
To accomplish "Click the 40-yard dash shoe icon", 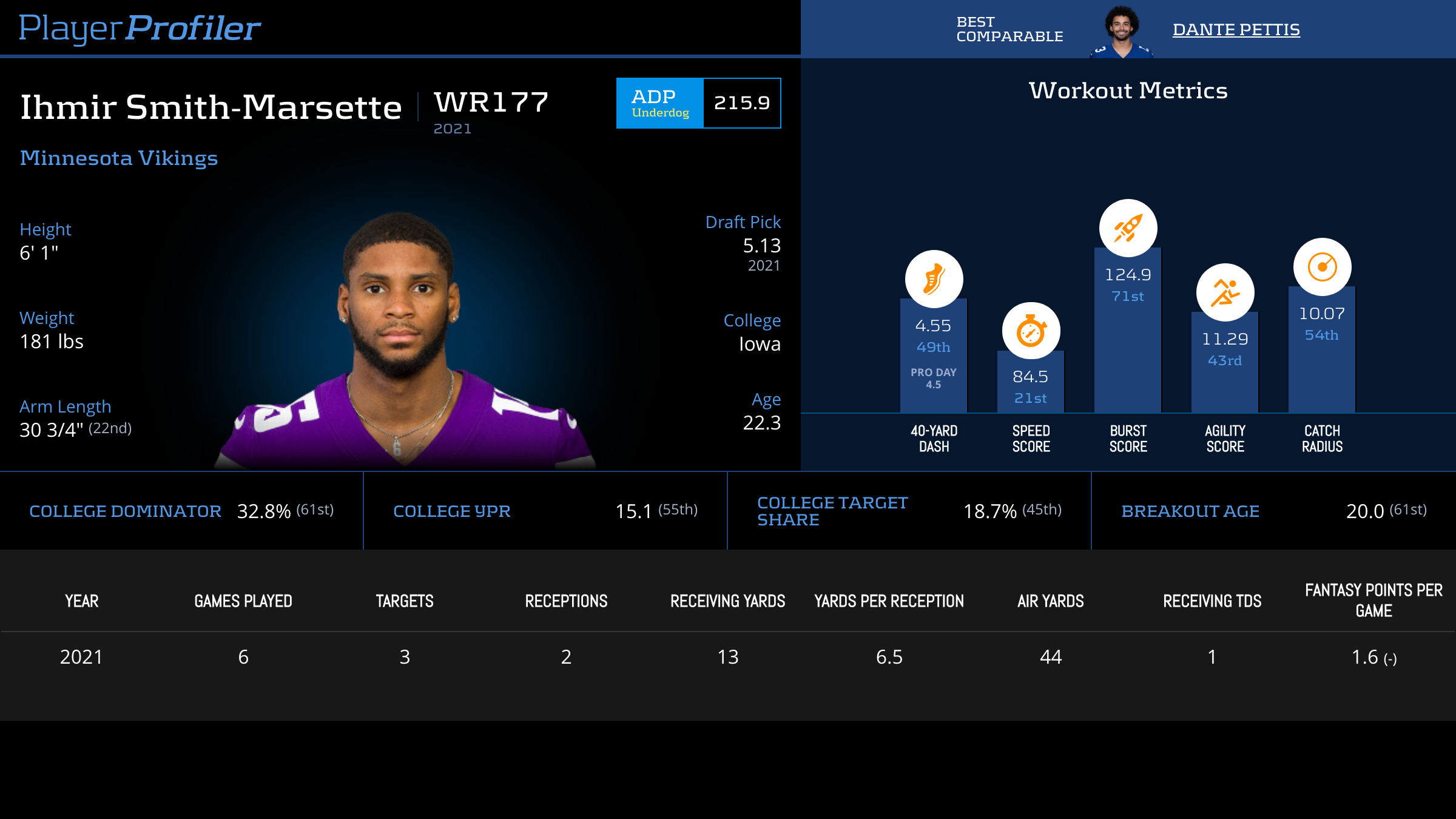I will [x=934, y=279].
